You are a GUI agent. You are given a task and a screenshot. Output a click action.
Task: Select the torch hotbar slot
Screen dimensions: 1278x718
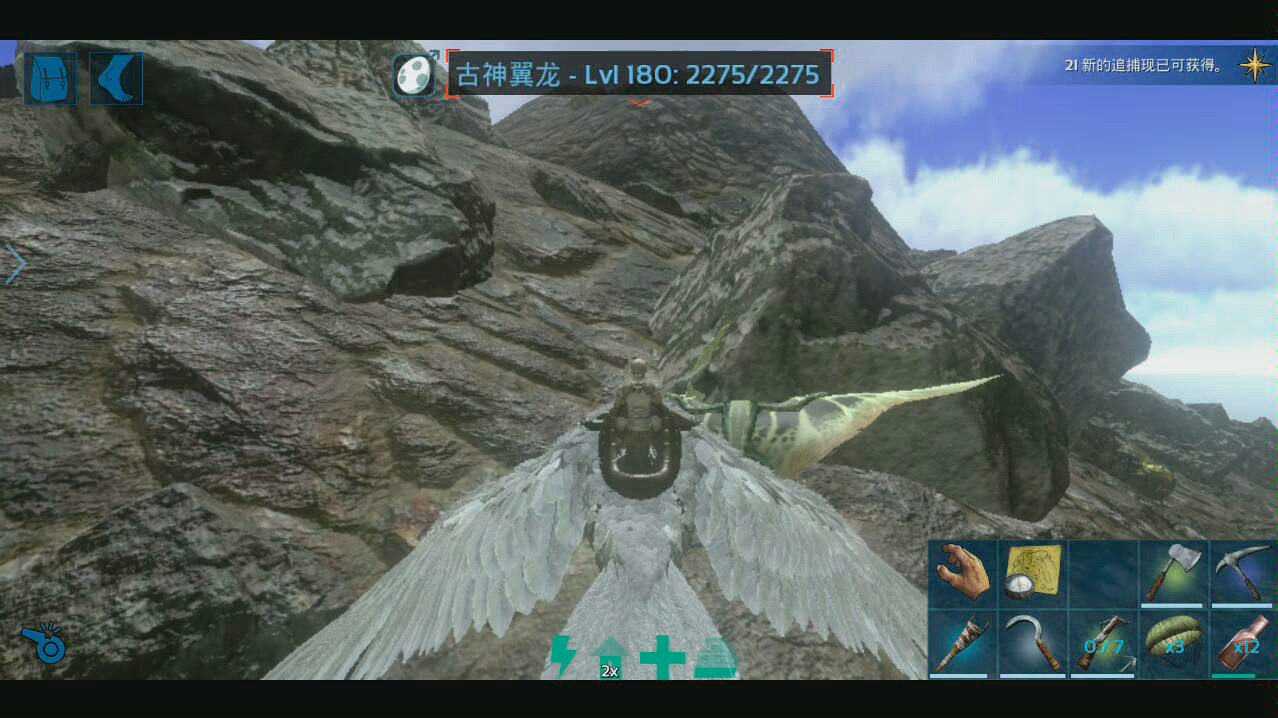pos(963,643)
